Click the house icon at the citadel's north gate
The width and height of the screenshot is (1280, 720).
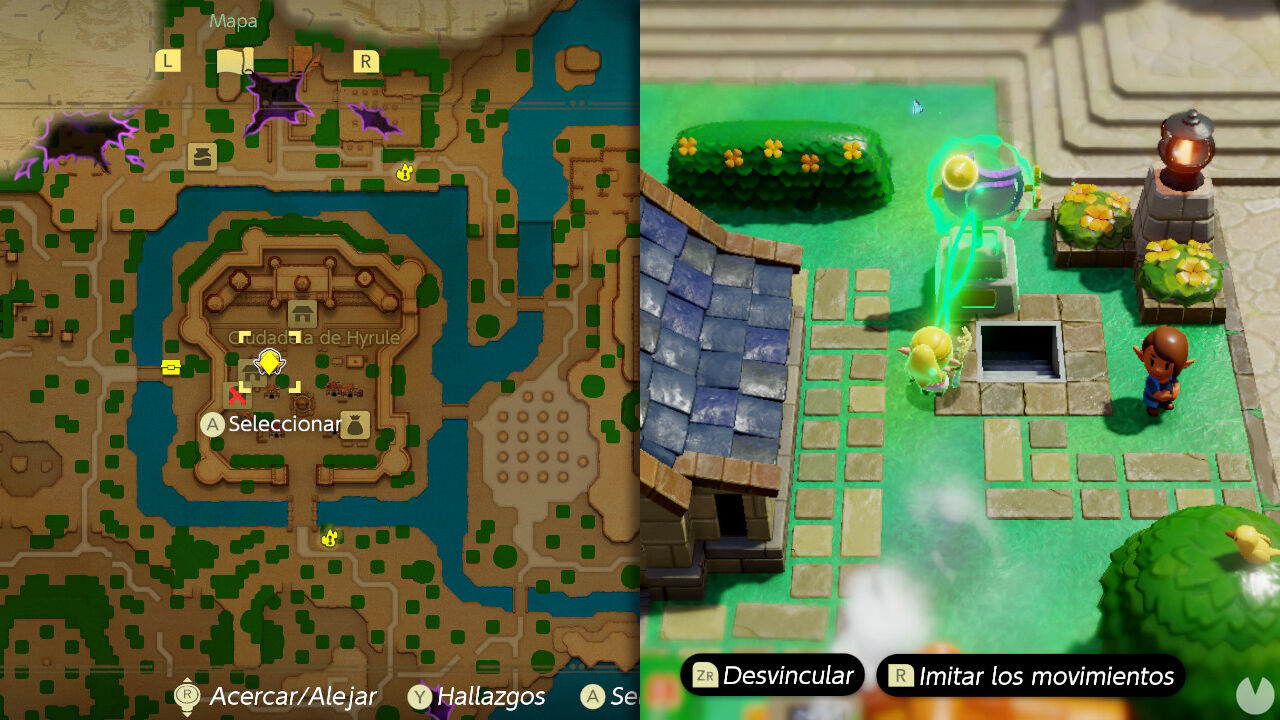click(303, 313)
